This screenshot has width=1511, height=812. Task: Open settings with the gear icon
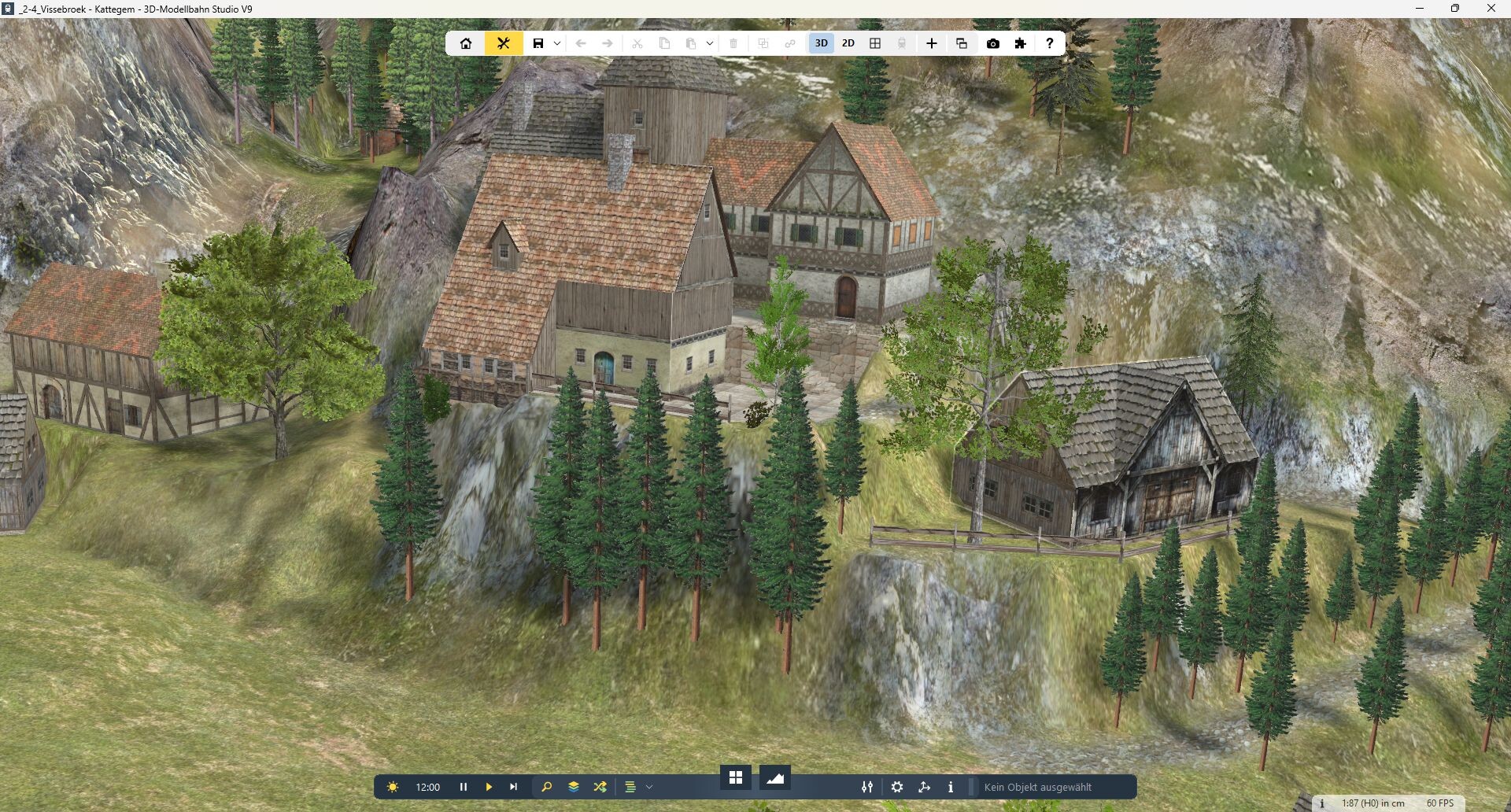[x=897, y=787]
